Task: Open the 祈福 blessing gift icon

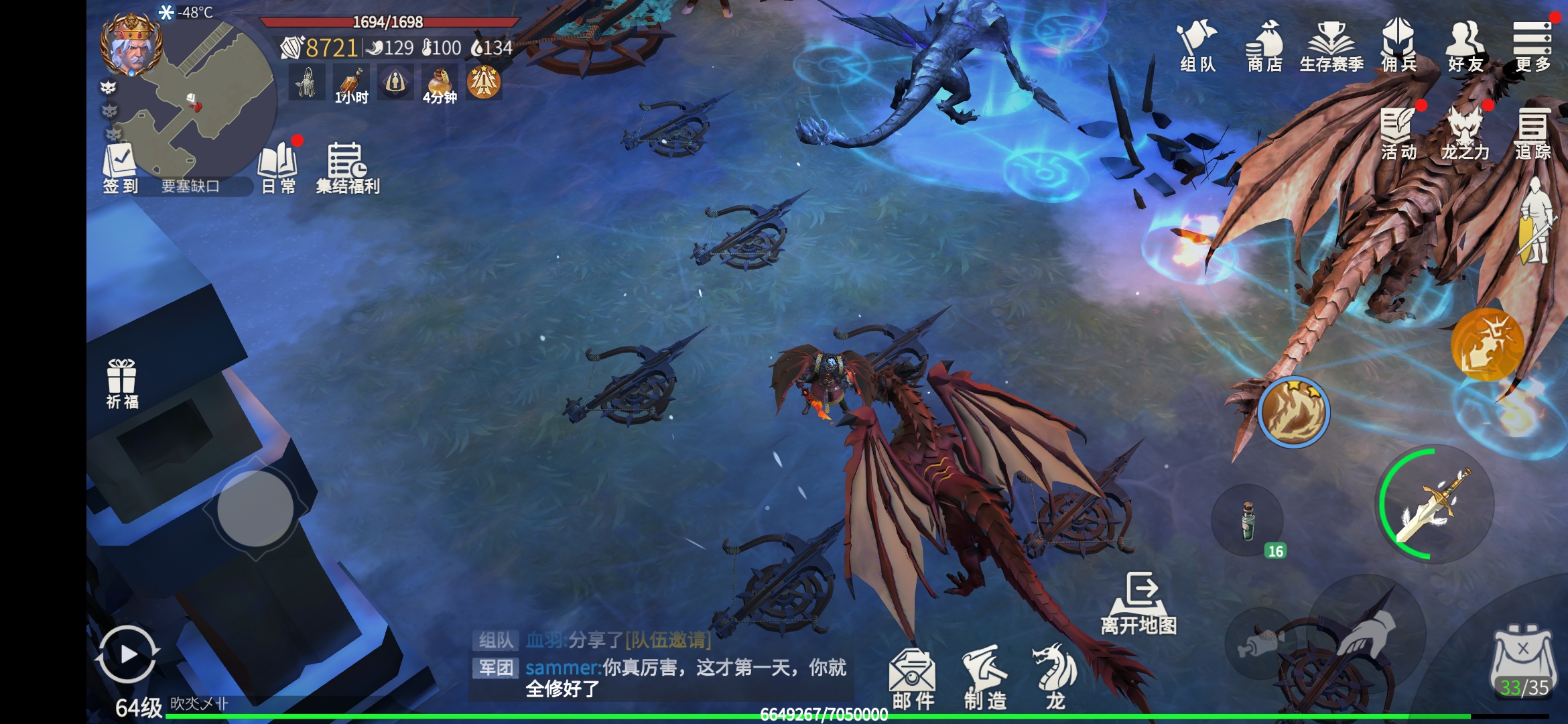Action: (x=122, y=383)
